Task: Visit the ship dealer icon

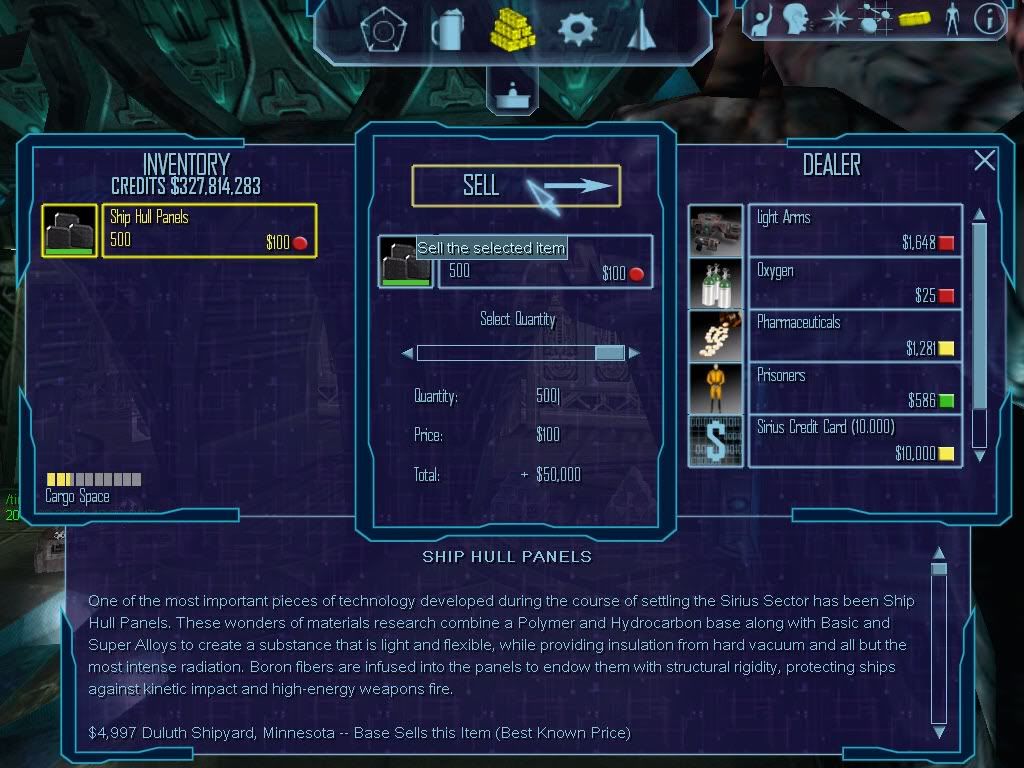Action: click(640, 30)
